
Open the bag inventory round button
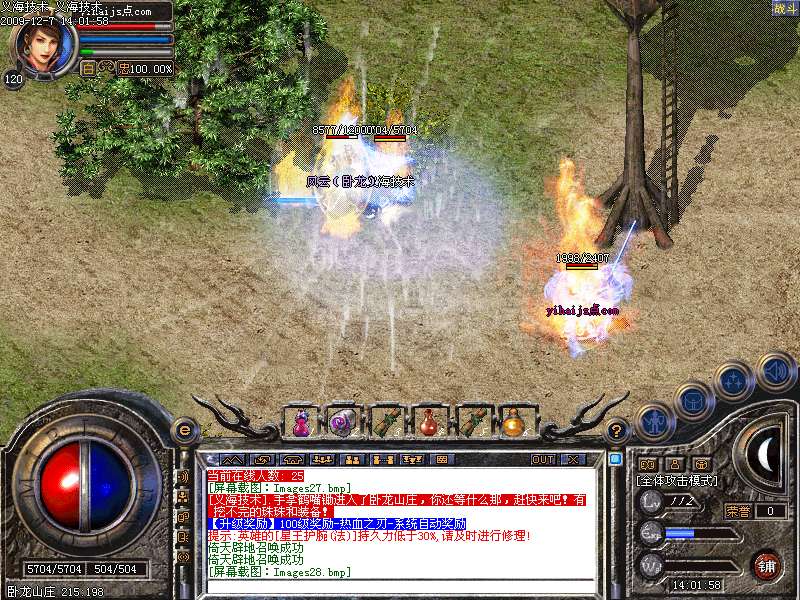pos(694,401)
